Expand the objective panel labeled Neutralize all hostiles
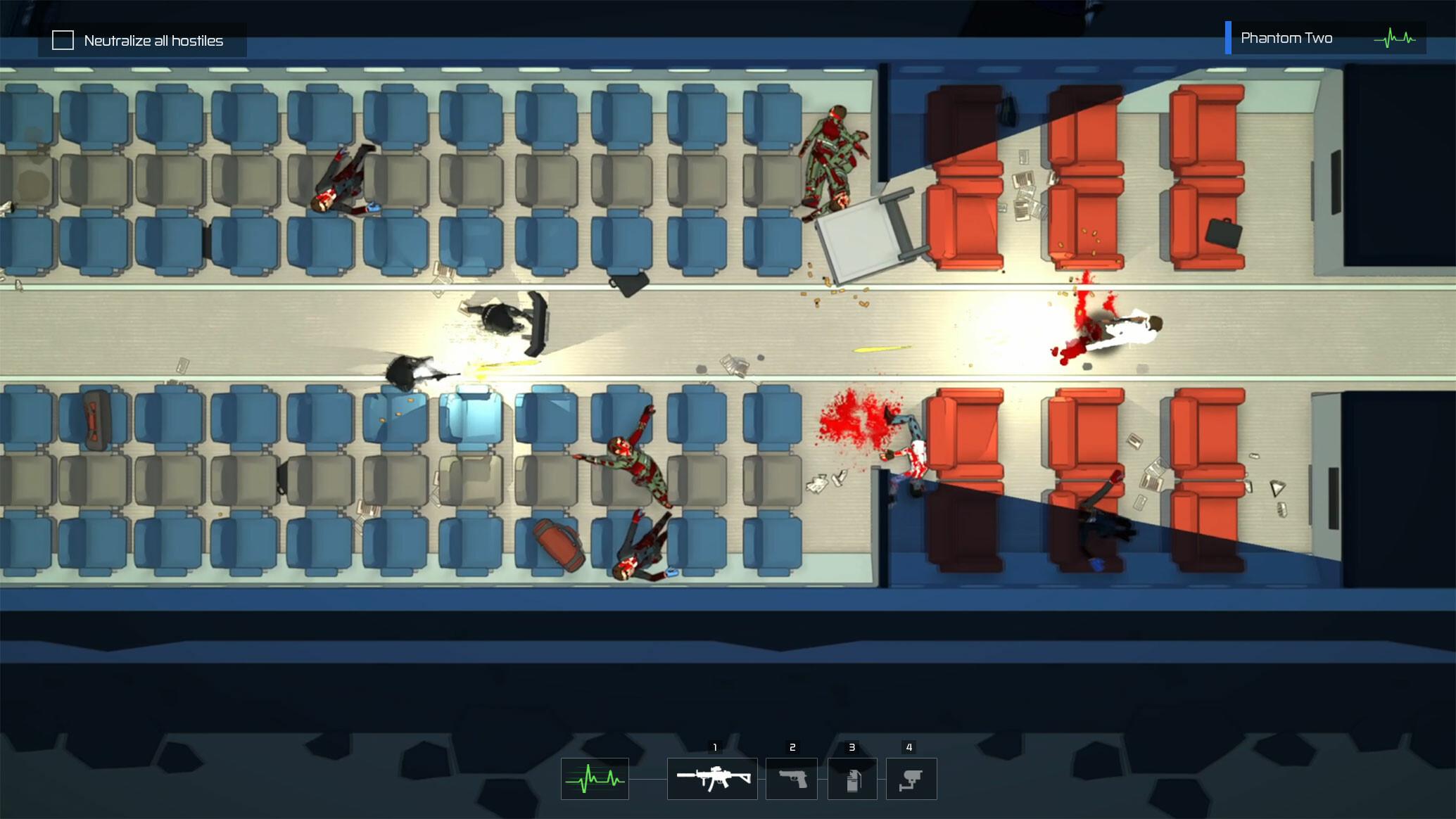 tap(141, 40)
